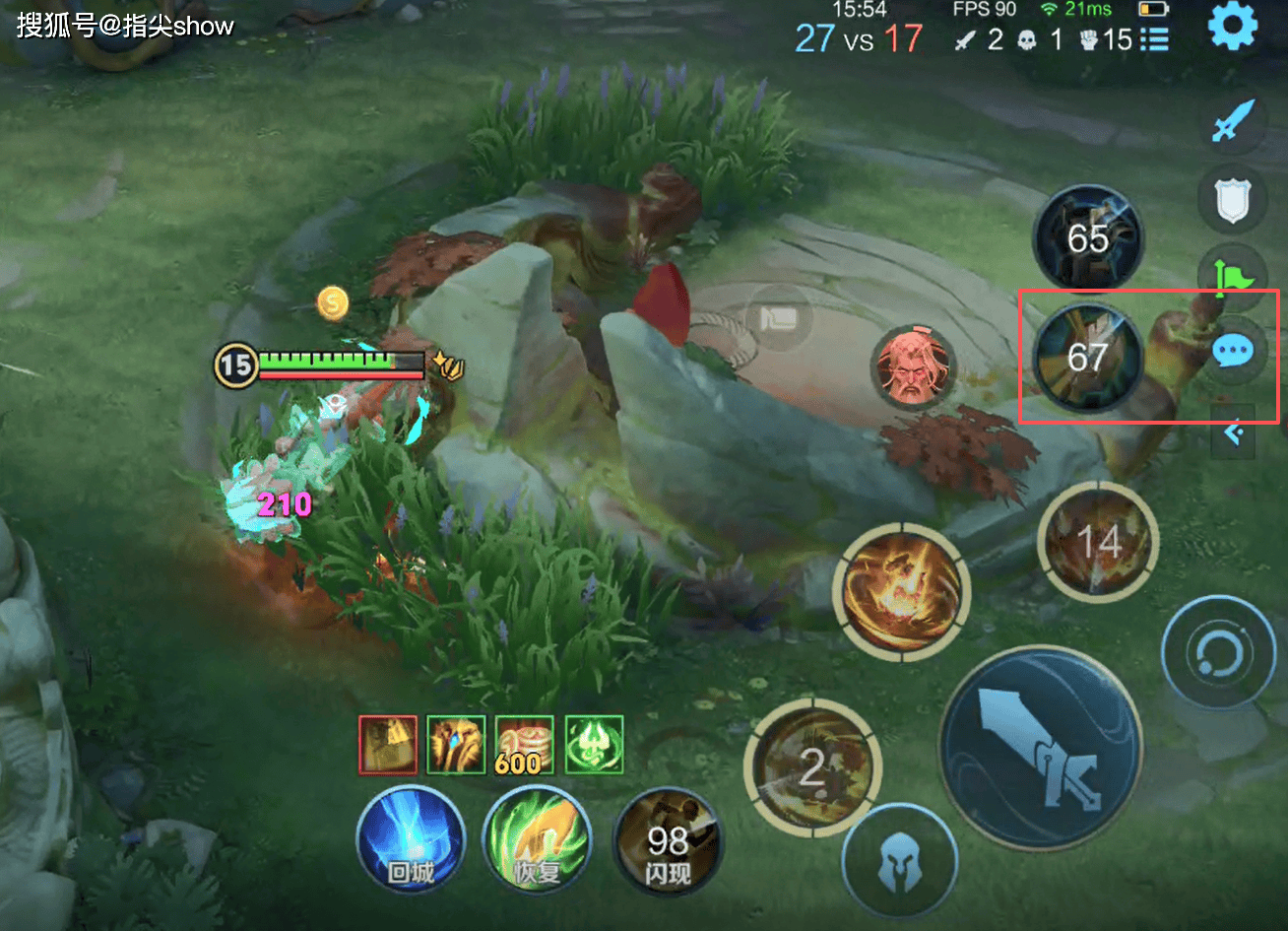This screenshot has height=931, width=1288.
Task: Send the attack signal sword icon
Action: pyautogui.click(x=1232, y=123)
